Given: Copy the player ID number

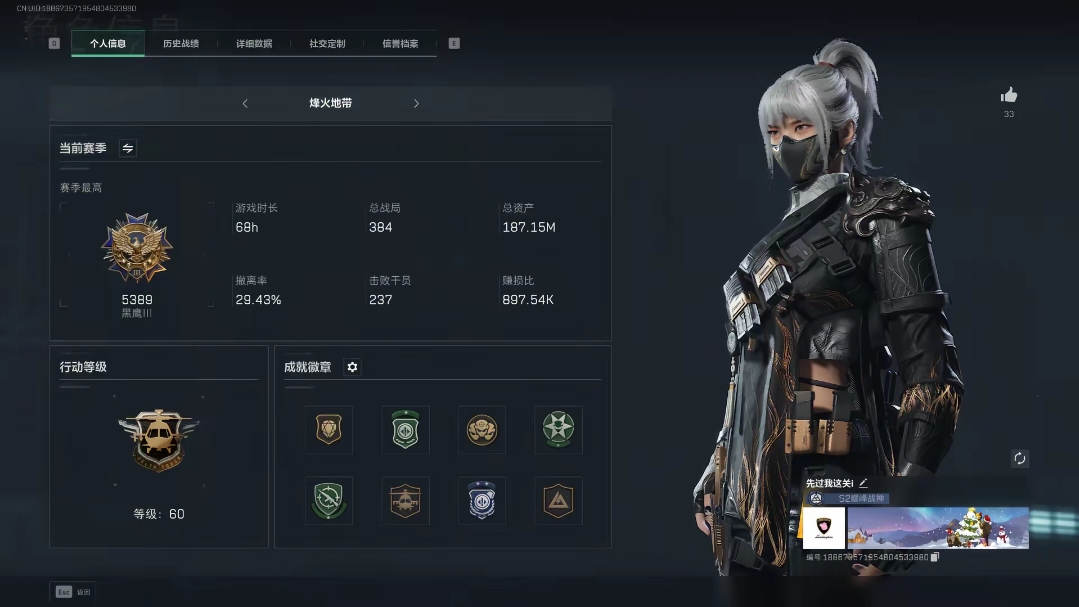Looking at the screenshot, I should click(934, 557).
